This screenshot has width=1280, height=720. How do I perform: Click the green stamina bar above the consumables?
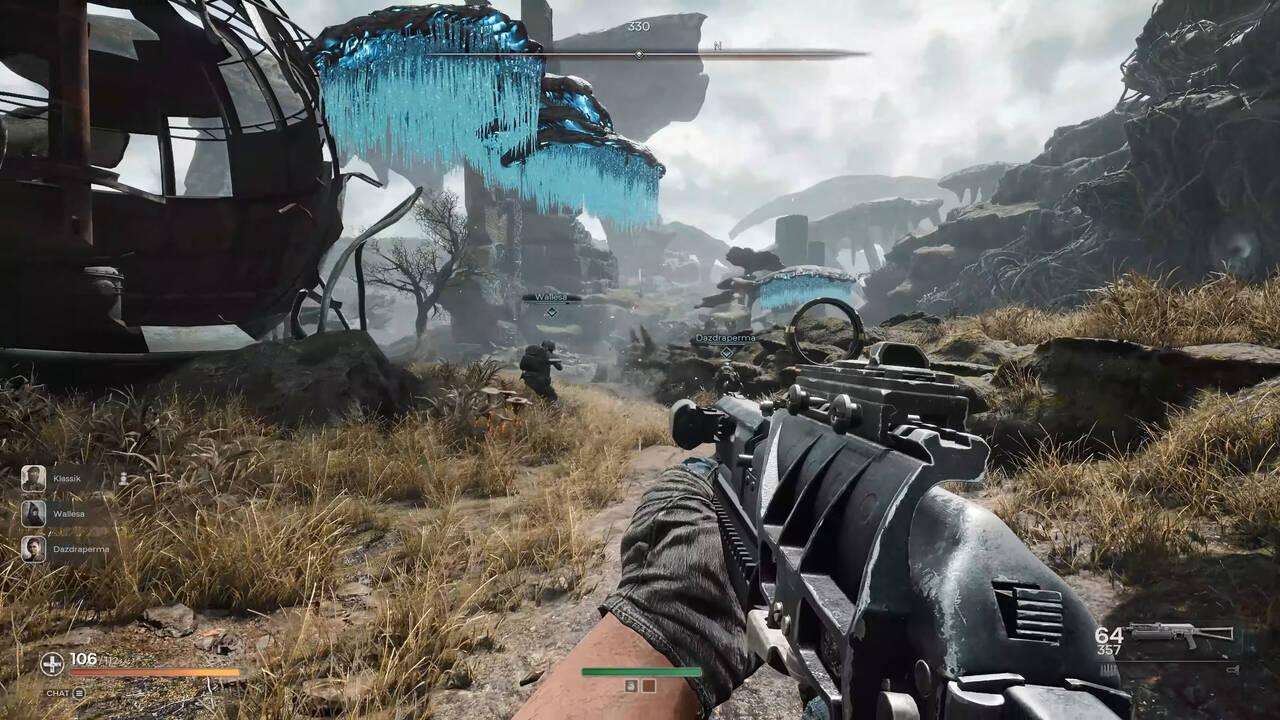pos(641,671)
